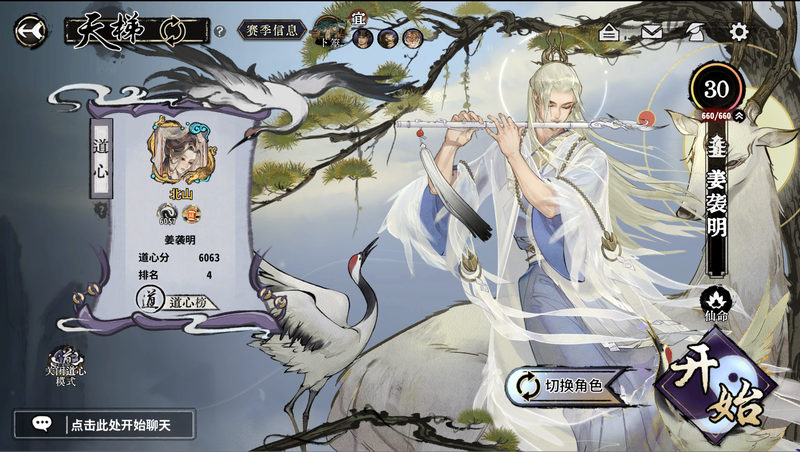The height and width of the screenshot is (452, 800).
Task: Click the chat box 点击此处开始聊天
Action: pos(104,424)
